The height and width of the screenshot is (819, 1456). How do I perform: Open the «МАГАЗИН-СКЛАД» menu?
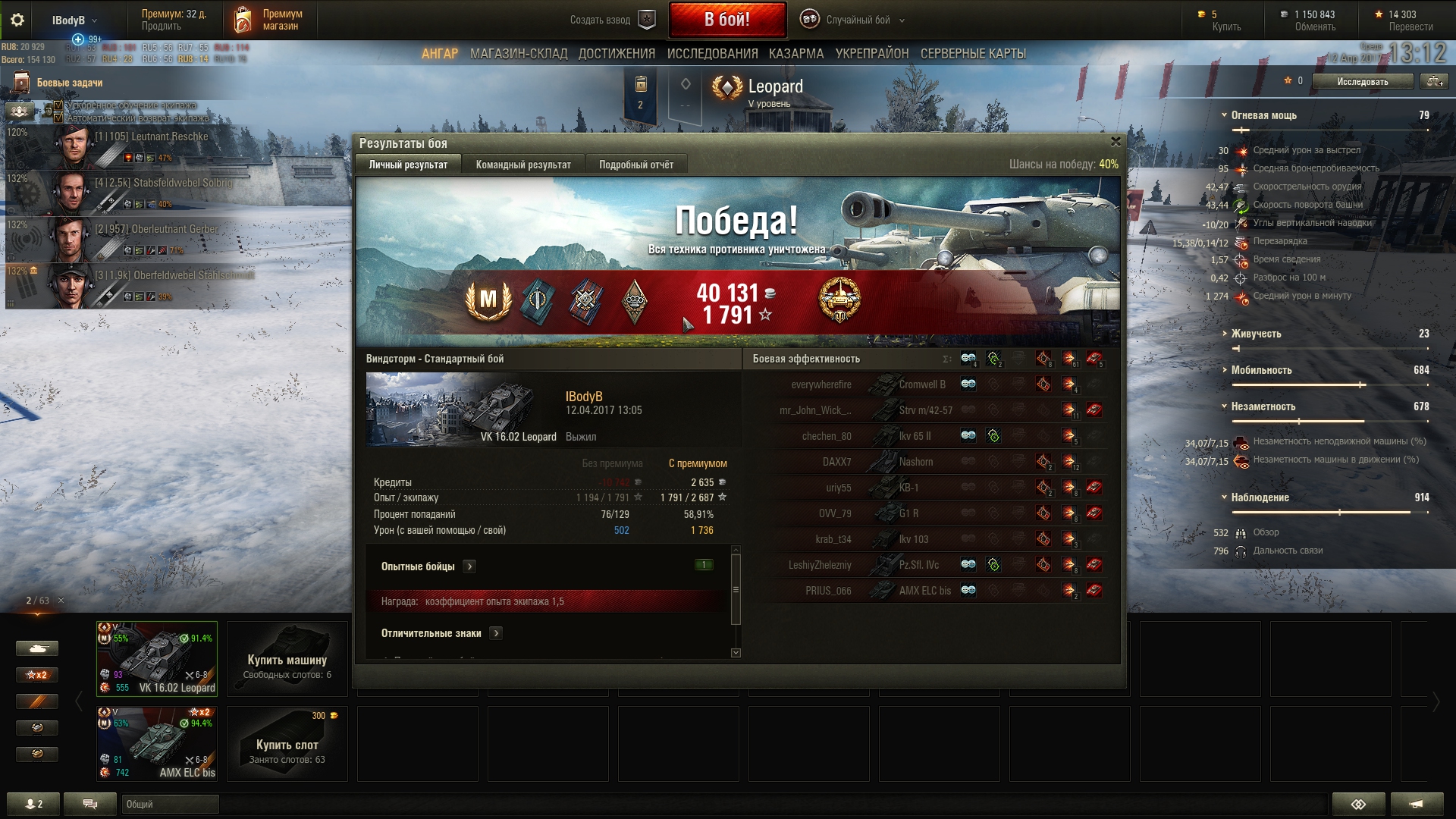coord(519,54)
